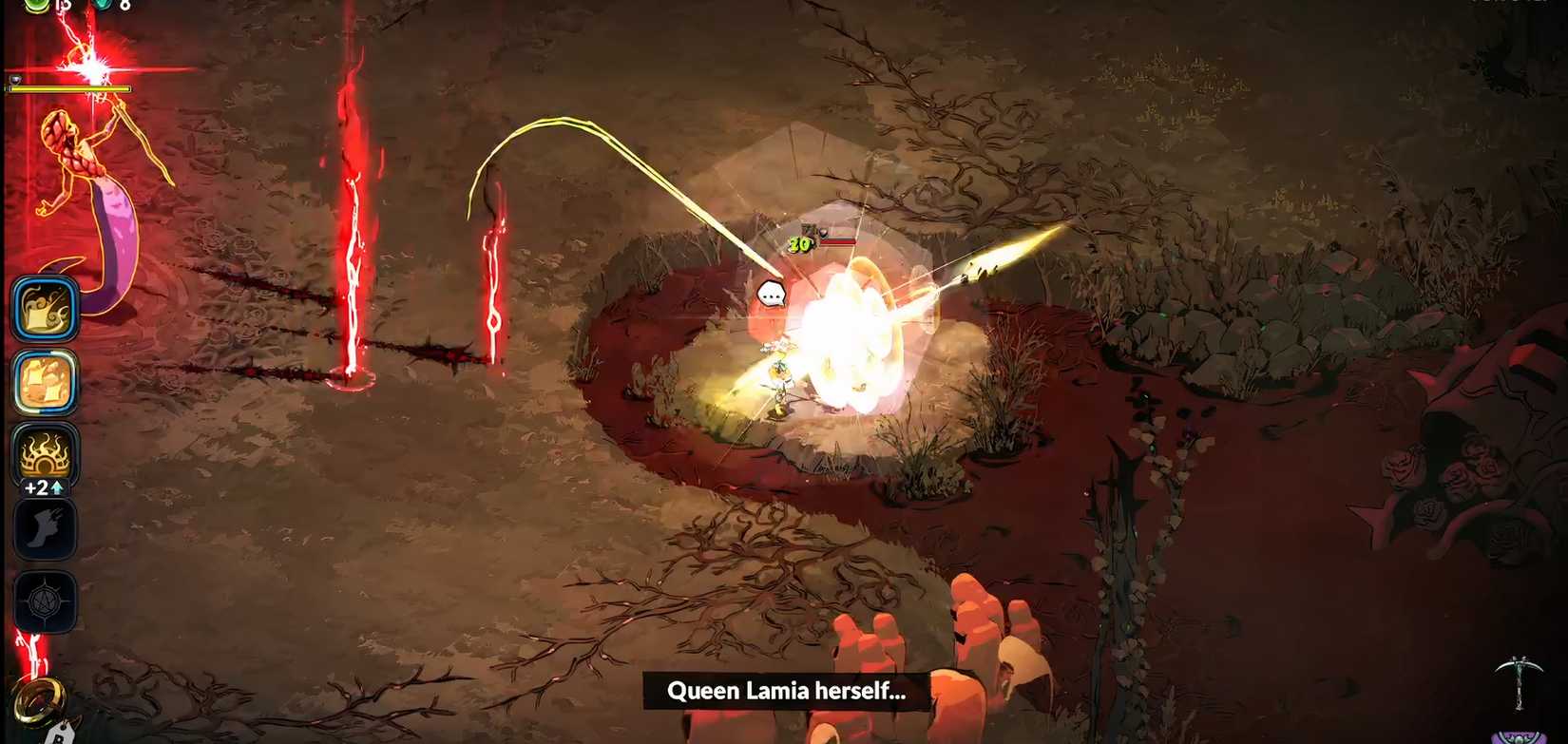Click Lamia's yellow boss health bar
The height and width of the screenshot is (744, 1568).
68,88
